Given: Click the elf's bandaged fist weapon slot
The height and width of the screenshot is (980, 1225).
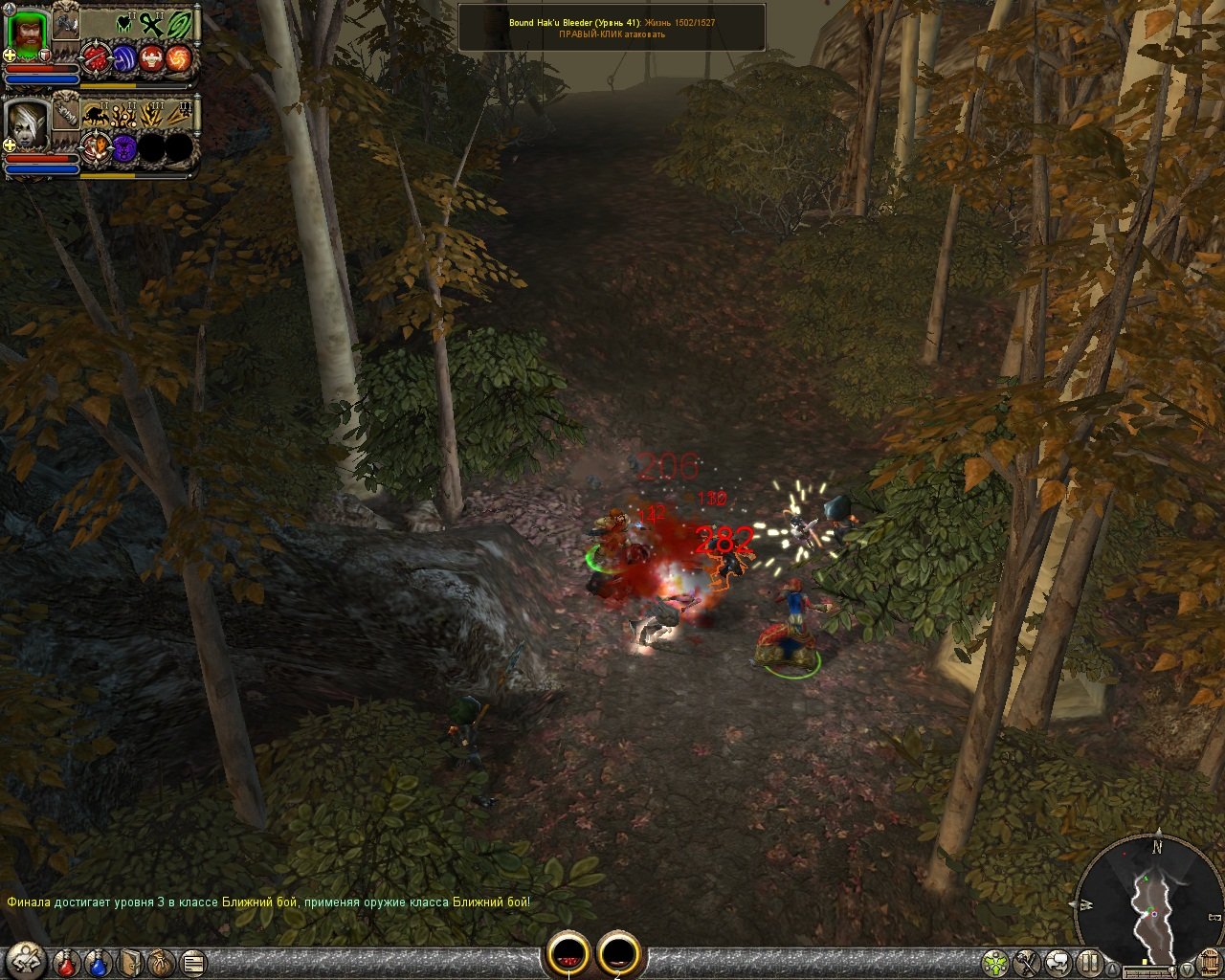Looking at the screenshot, I should click(x=65, y=112).
